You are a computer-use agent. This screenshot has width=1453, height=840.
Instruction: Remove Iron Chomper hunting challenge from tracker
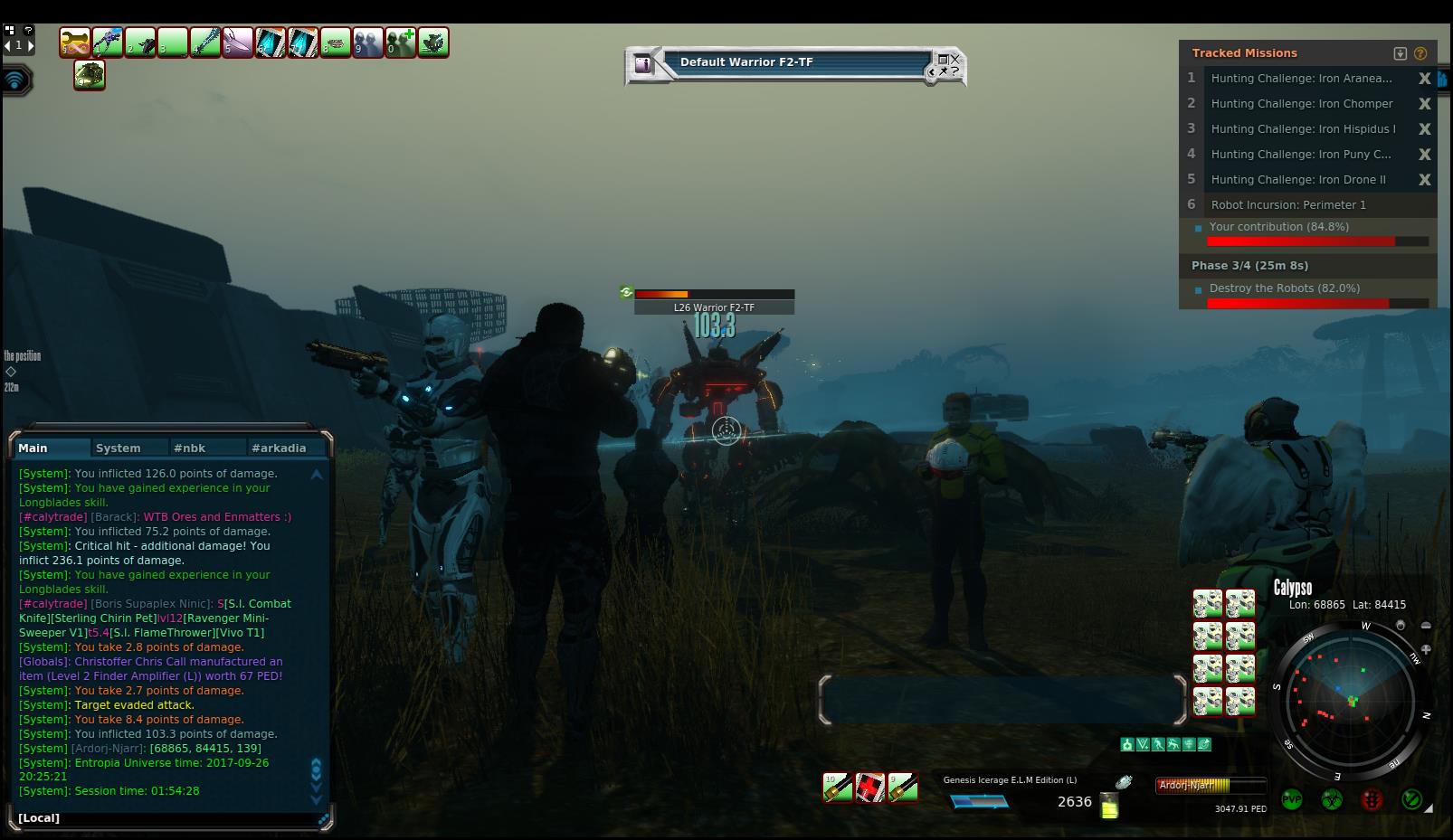1424,104
